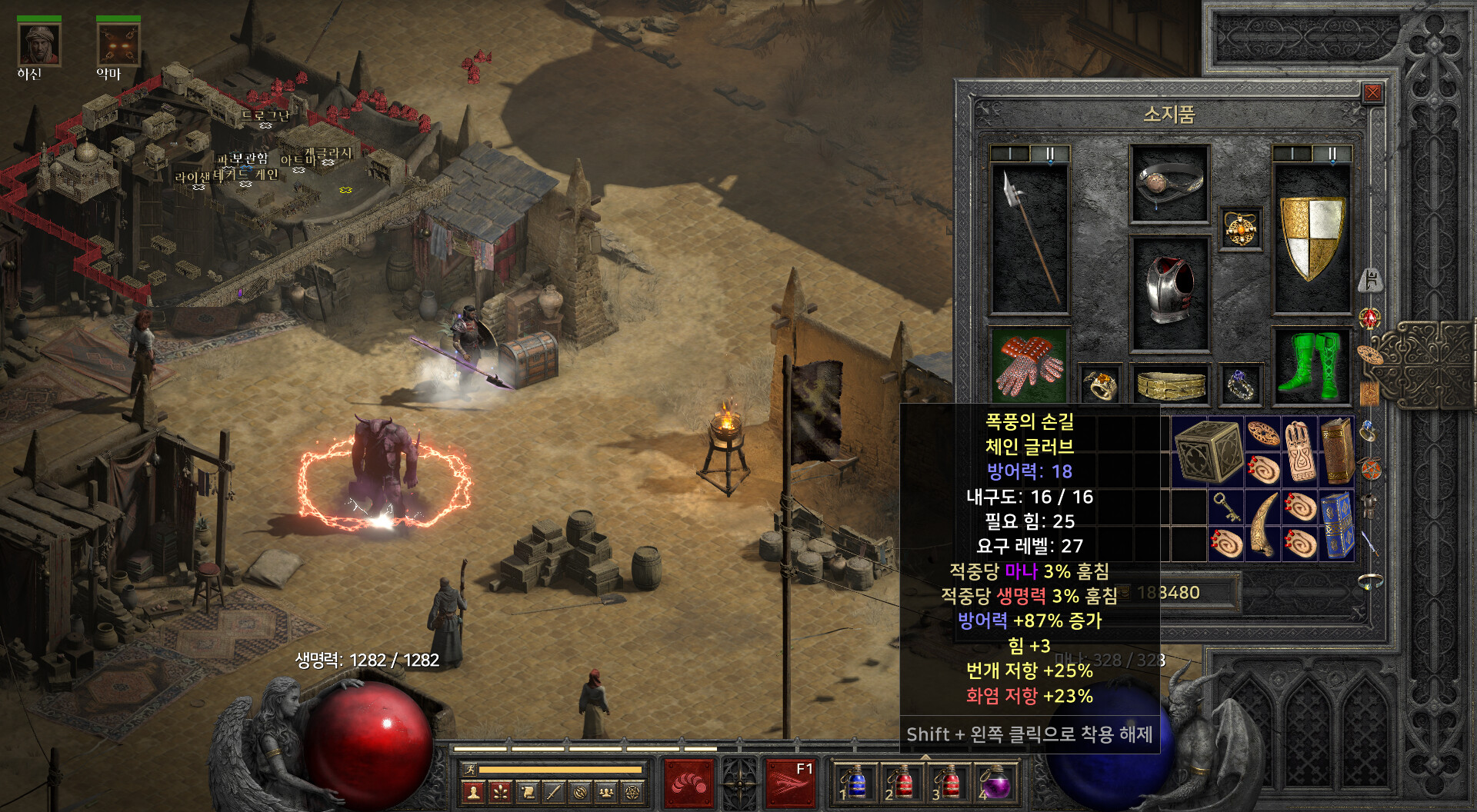Open the character sheet from the mini panel
Screen dimensions: 1477x812
point(474,792)
